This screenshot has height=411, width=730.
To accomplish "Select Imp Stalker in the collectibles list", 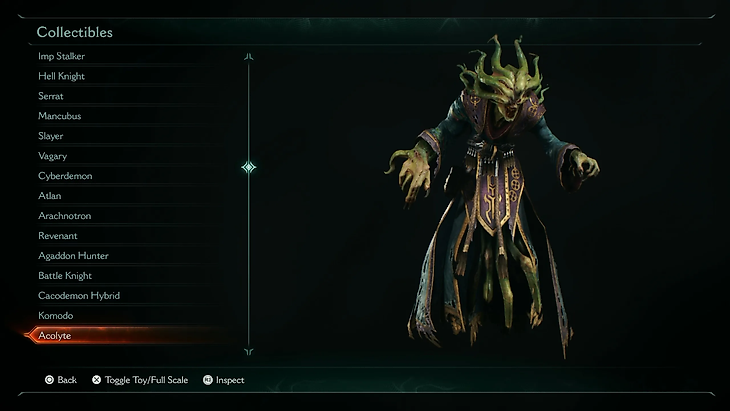I will tap(60, 56).
